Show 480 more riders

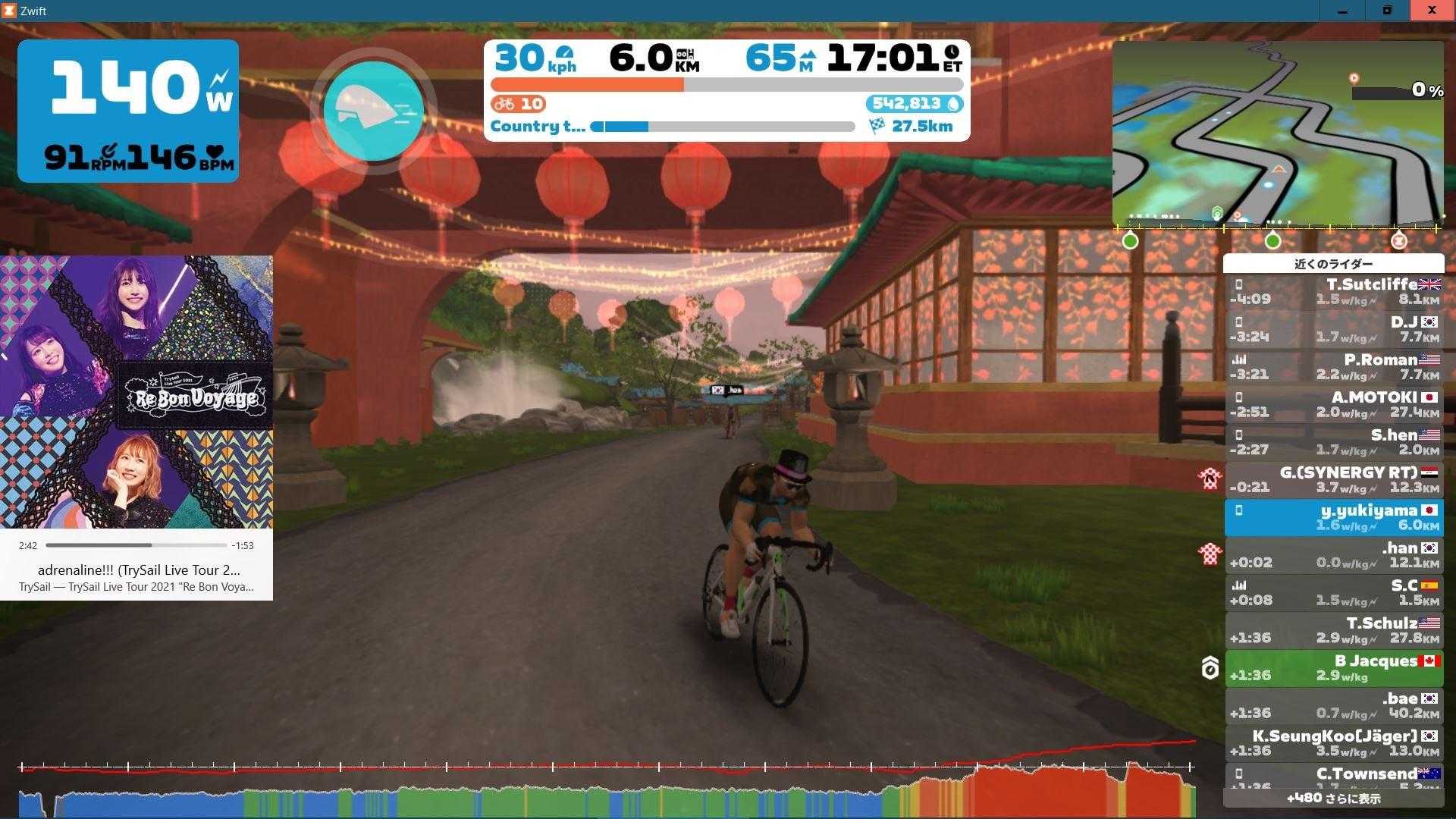pyautogui.click(x=1334, y=798)
